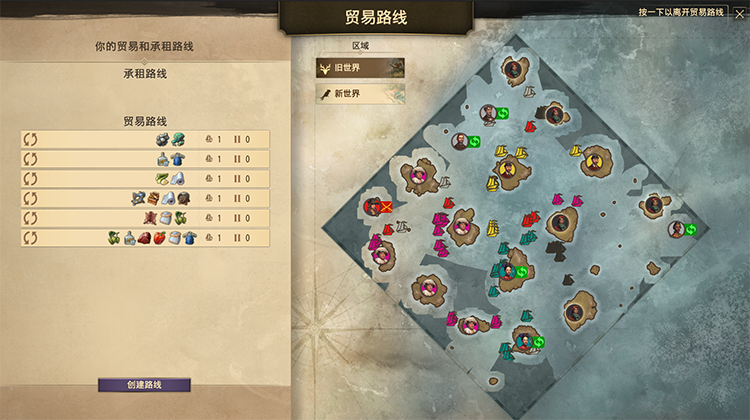Screen dimensions: 750x420
Task: Close the trade routes screen with X
Action: pos(739,13)
